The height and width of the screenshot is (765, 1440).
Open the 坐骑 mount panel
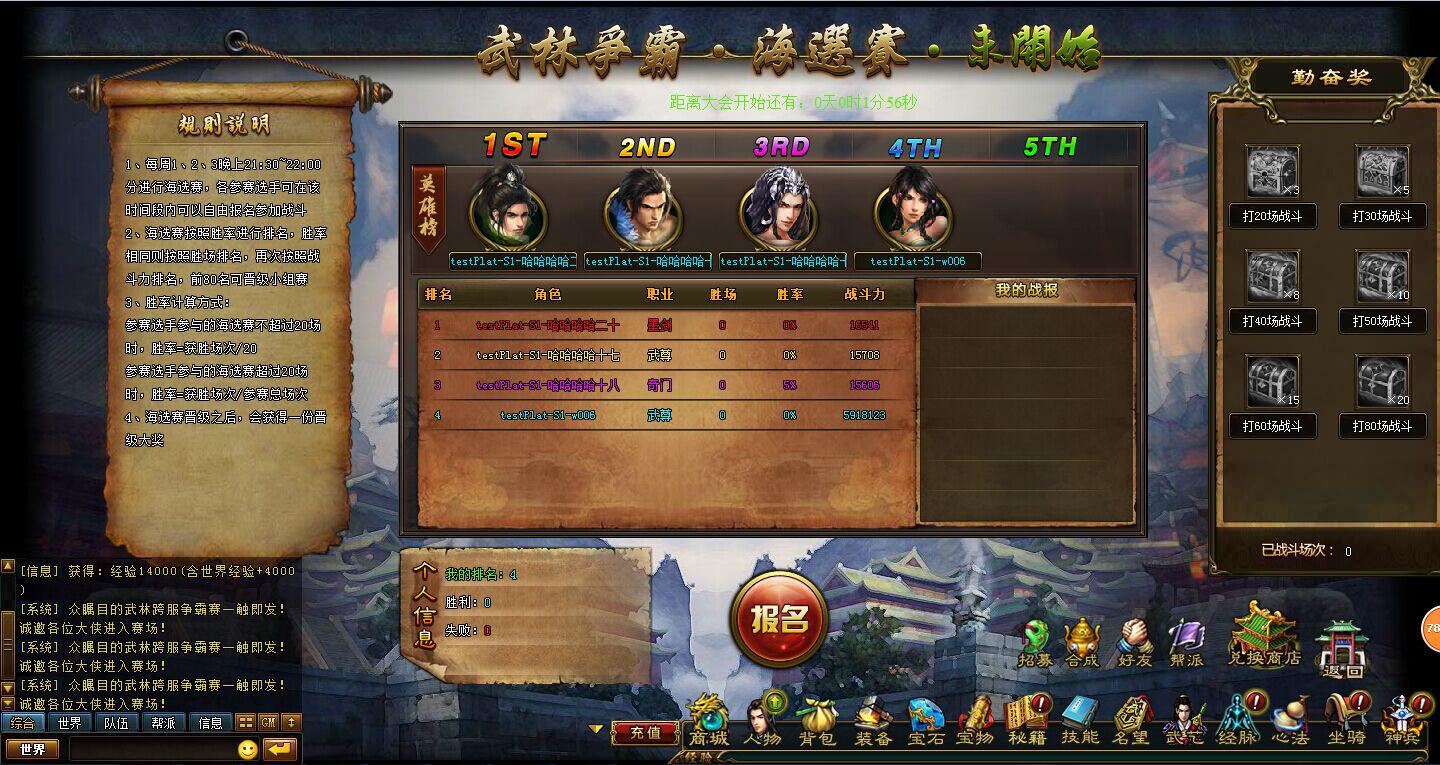[x=1345, y=721]
